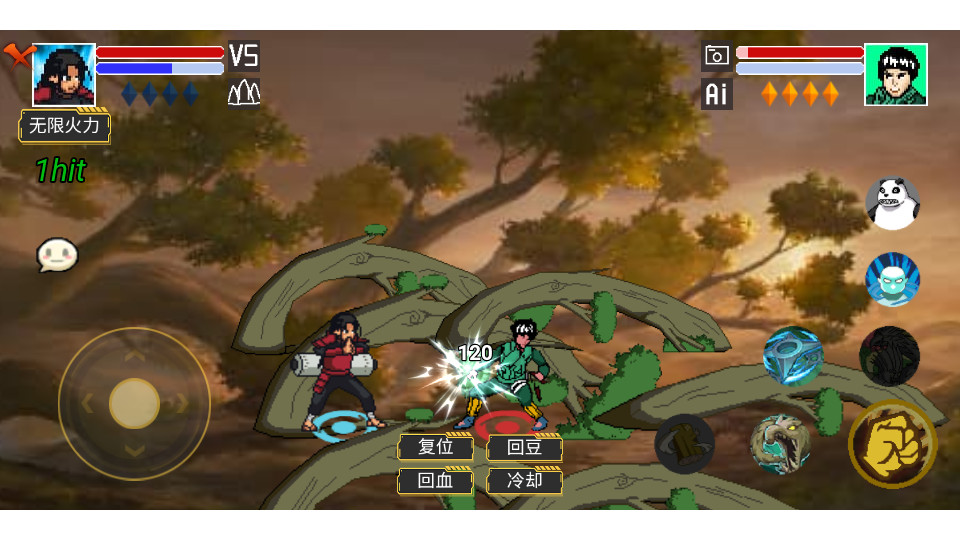Click the VS mode button
This screenshot has width=960, height=540.
tap(244, 55)
